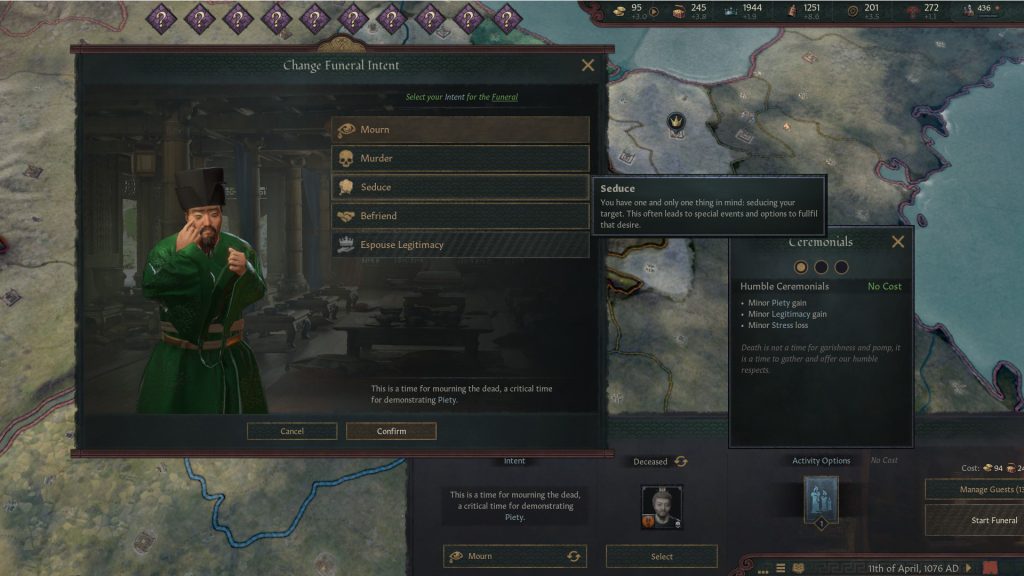This screenshot has height=576, width=1024.
Task: Close the Change Funeral Intent window
Action: coord(588,66)
